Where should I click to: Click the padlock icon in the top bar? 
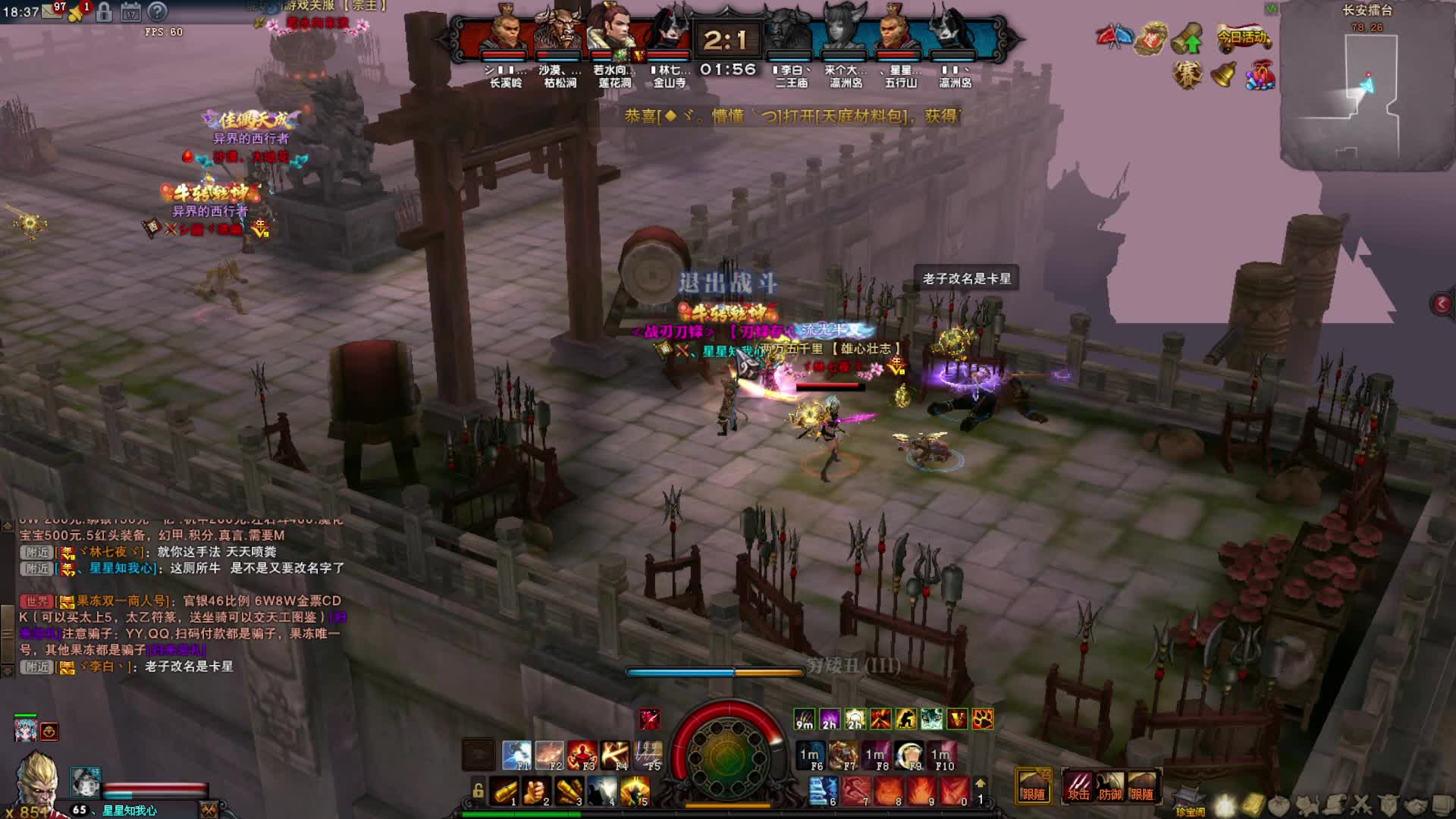pos(105,12)
